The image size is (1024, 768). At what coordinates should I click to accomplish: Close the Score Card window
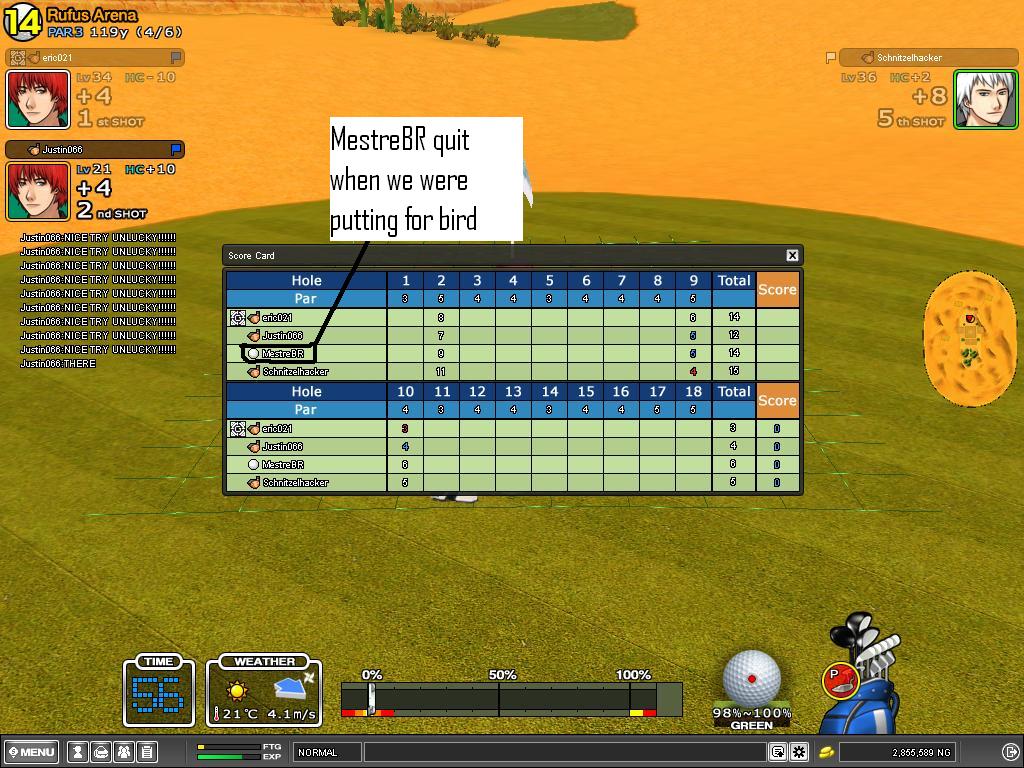point(792,256)
